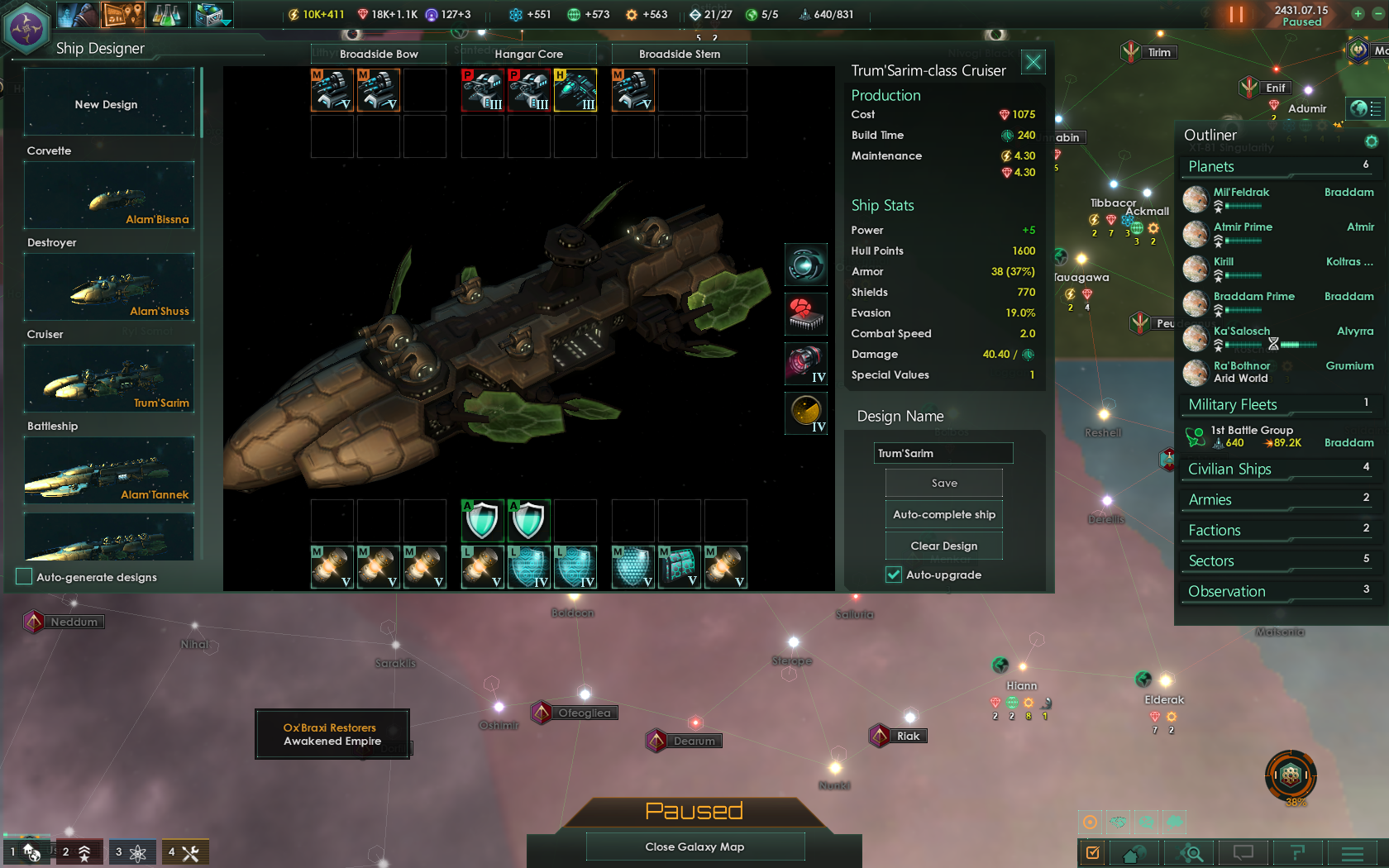Create a New Design
This screenshot has width=1389, height=868.
tap(108, 103)
